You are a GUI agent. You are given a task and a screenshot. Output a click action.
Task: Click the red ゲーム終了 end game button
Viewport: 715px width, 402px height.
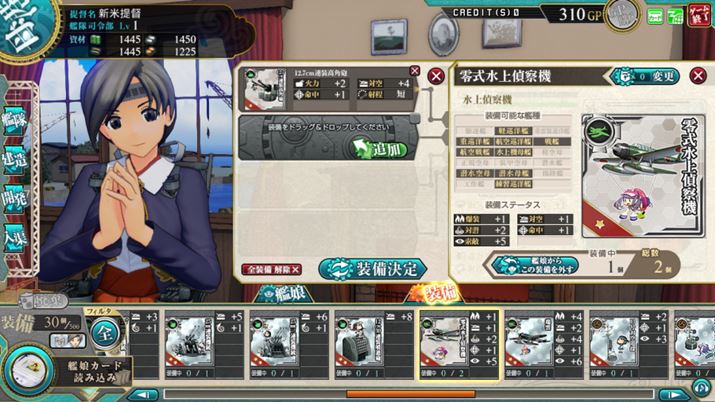696,15
